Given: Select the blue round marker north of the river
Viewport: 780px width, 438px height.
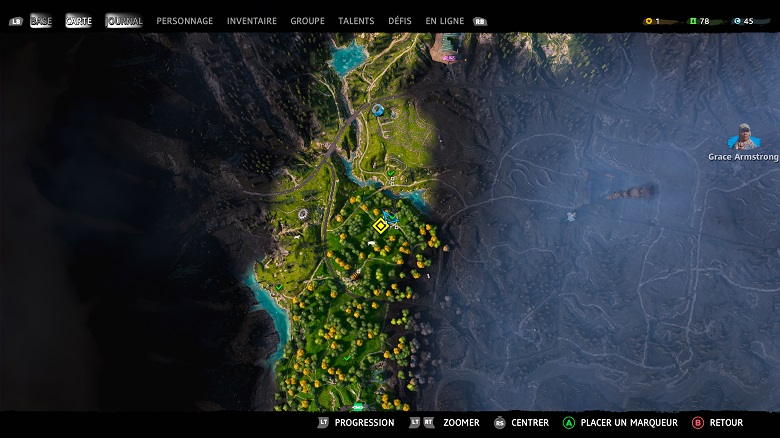Looking at the screenshot, I should tap(378, 109).
